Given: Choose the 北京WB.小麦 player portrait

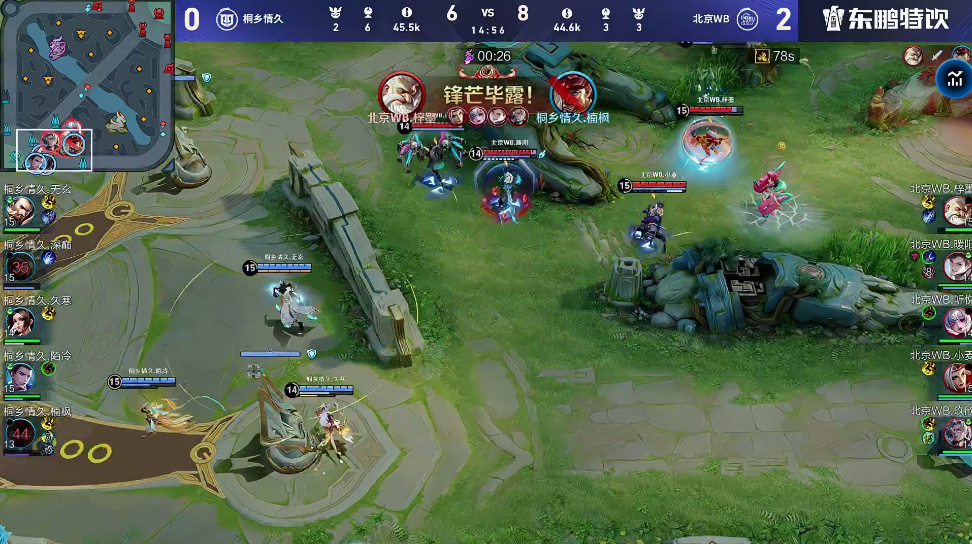Looking at the screenshot, I should 955,377.
